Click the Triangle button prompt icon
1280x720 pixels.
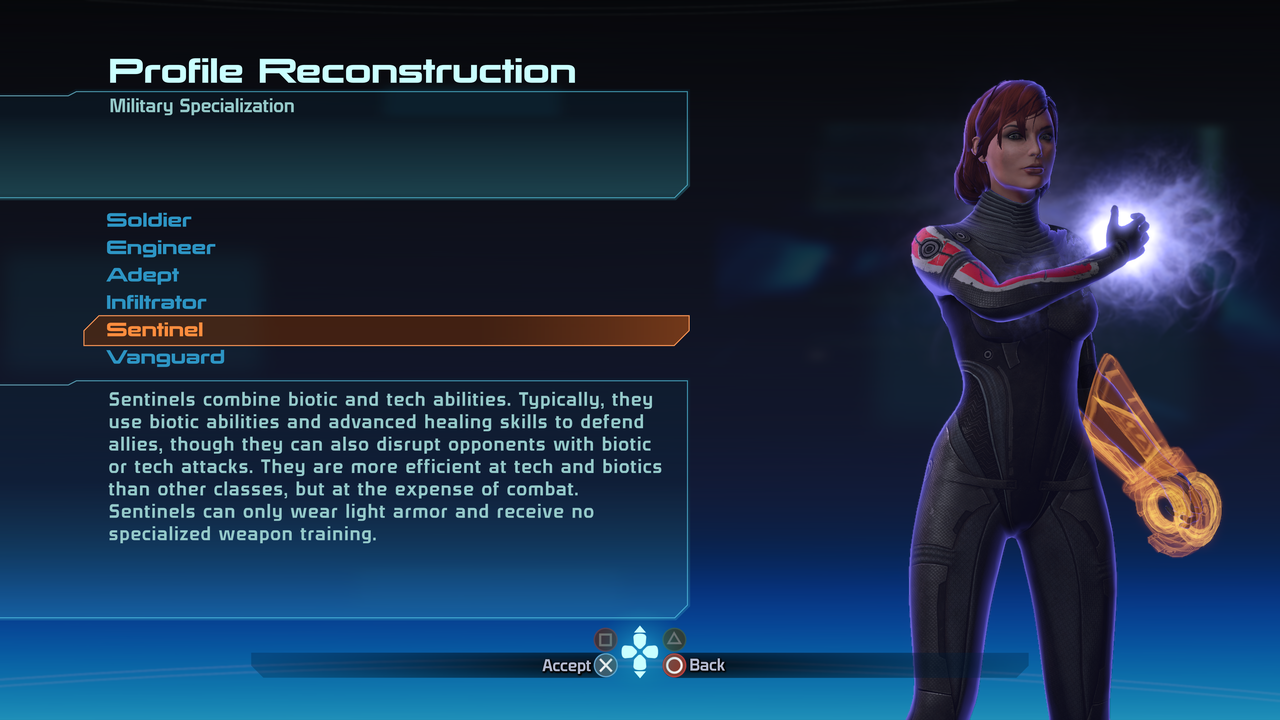pos(673,638)
